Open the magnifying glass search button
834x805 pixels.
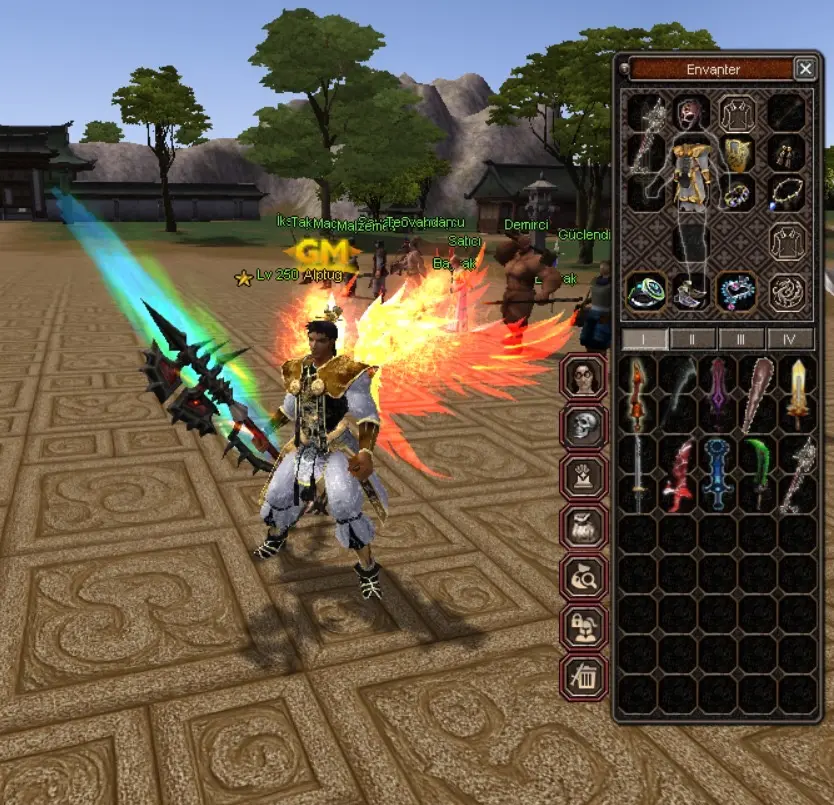tap(585, 577)
